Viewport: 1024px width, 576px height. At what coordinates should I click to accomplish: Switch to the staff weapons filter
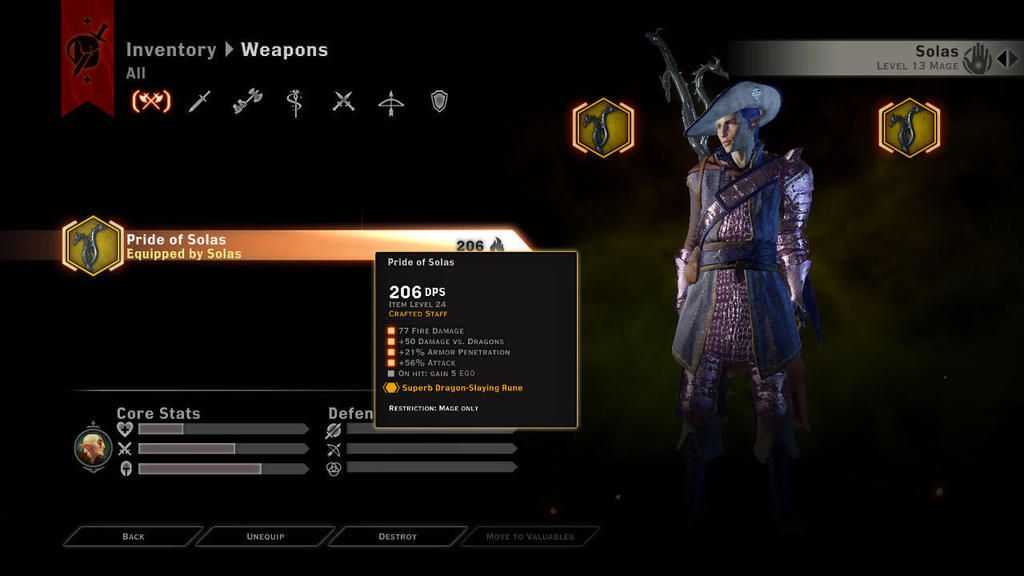point(295,101)
